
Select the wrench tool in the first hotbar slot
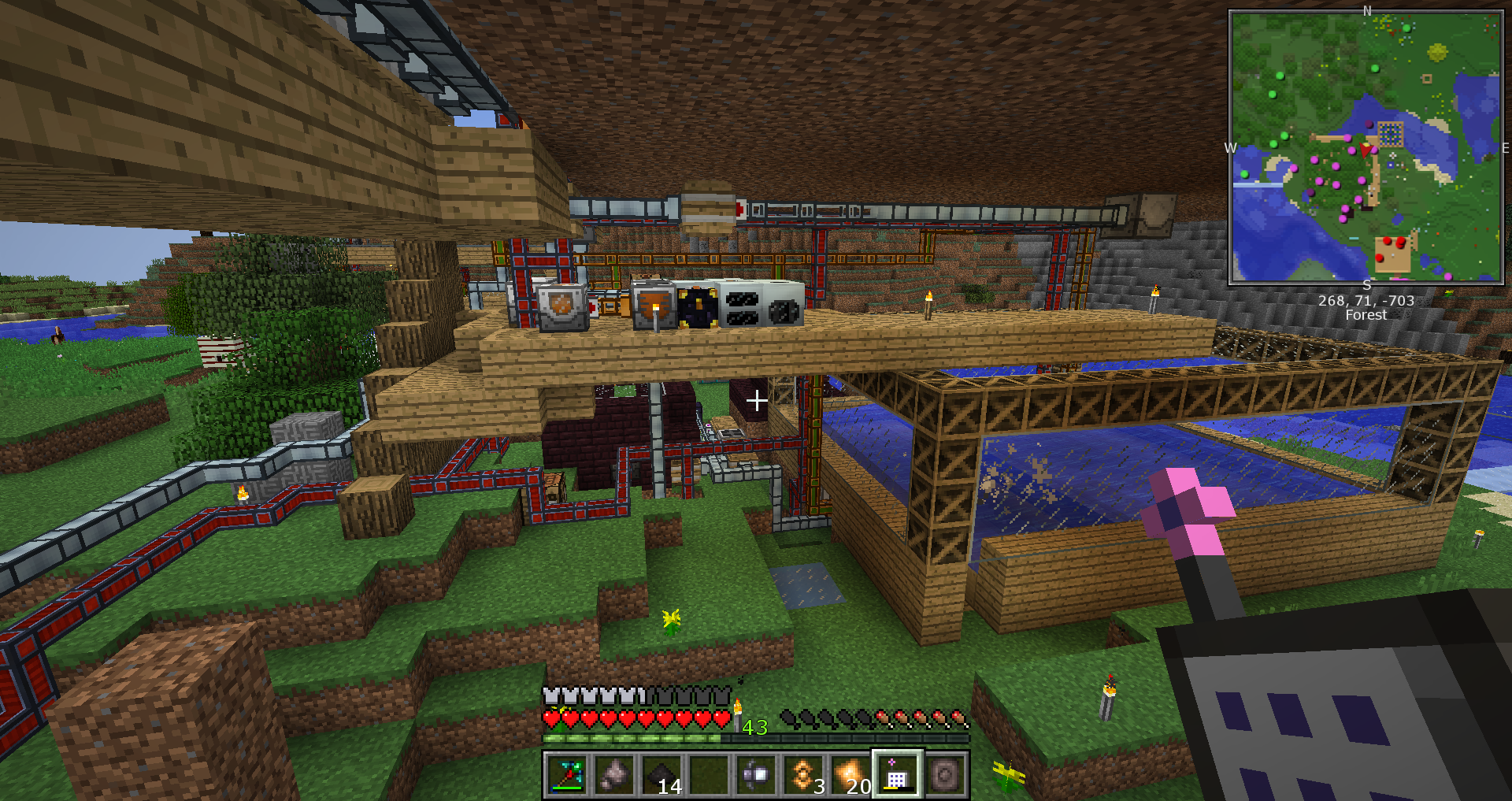[x=569, y=773]
